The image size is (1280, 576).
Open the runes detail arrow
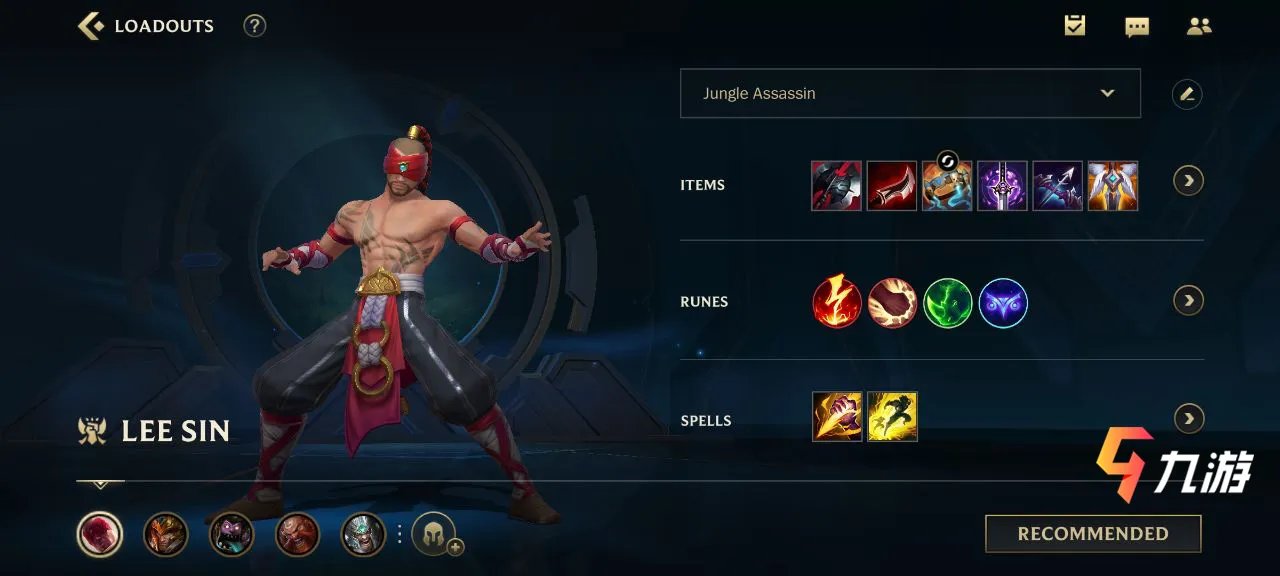point(1188,300)
